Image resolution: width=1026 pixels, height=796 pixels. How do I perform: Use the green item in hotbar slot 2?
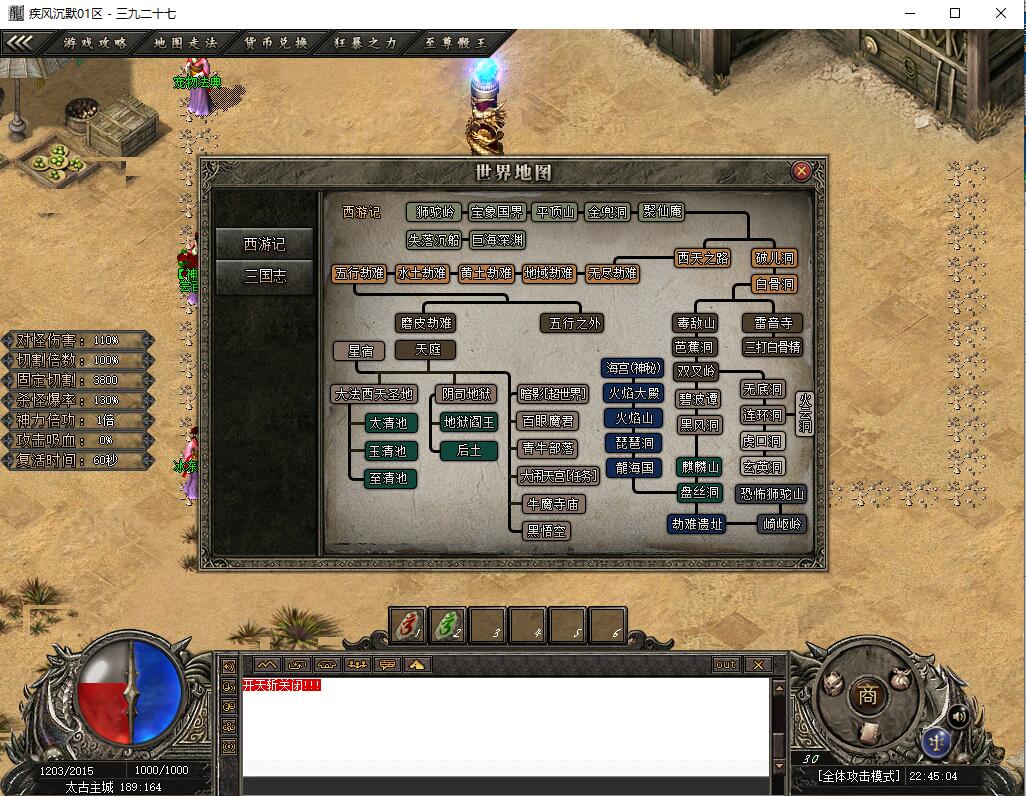[447, 625]
